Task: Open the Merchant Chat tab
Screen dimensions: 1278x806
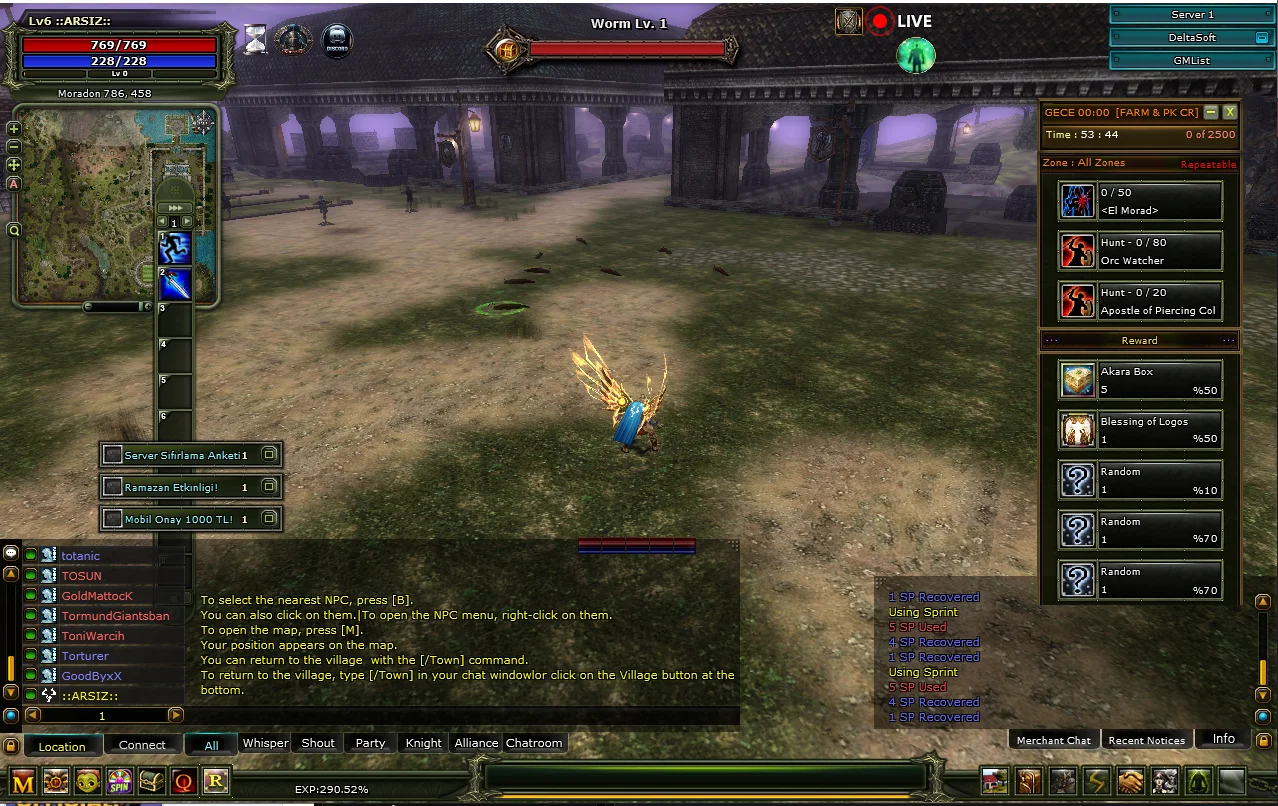Action: (x=1053, y=740)
